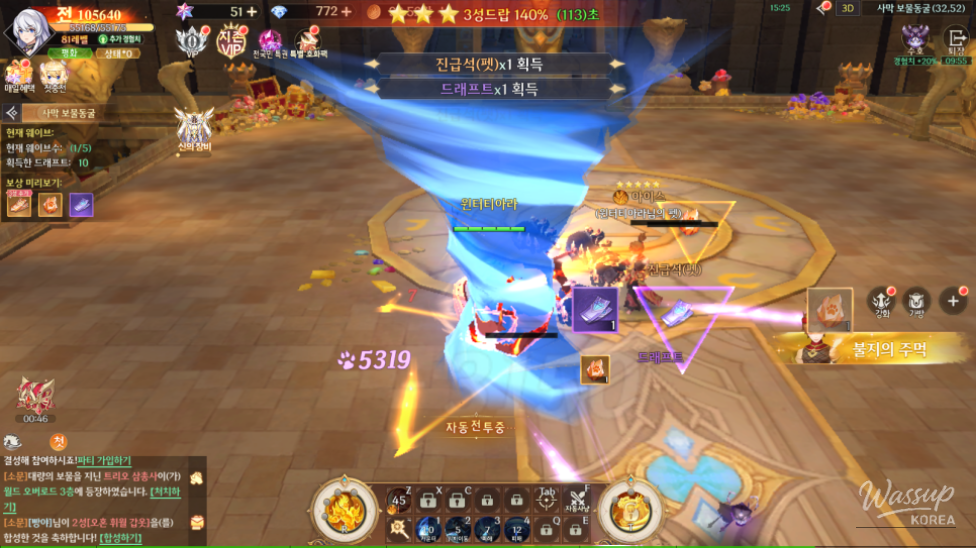The height and width of the screenshot is (548, 976).
Task: Activate the golden flame main attack orb
Action: pyautogui.click(x=344, y=507)
